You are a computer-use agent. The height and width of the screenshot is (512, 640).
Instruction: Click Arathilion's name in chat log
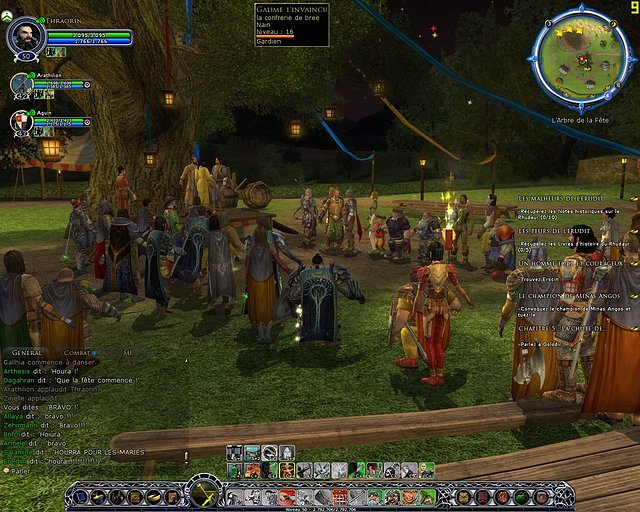tap(22, 389)
